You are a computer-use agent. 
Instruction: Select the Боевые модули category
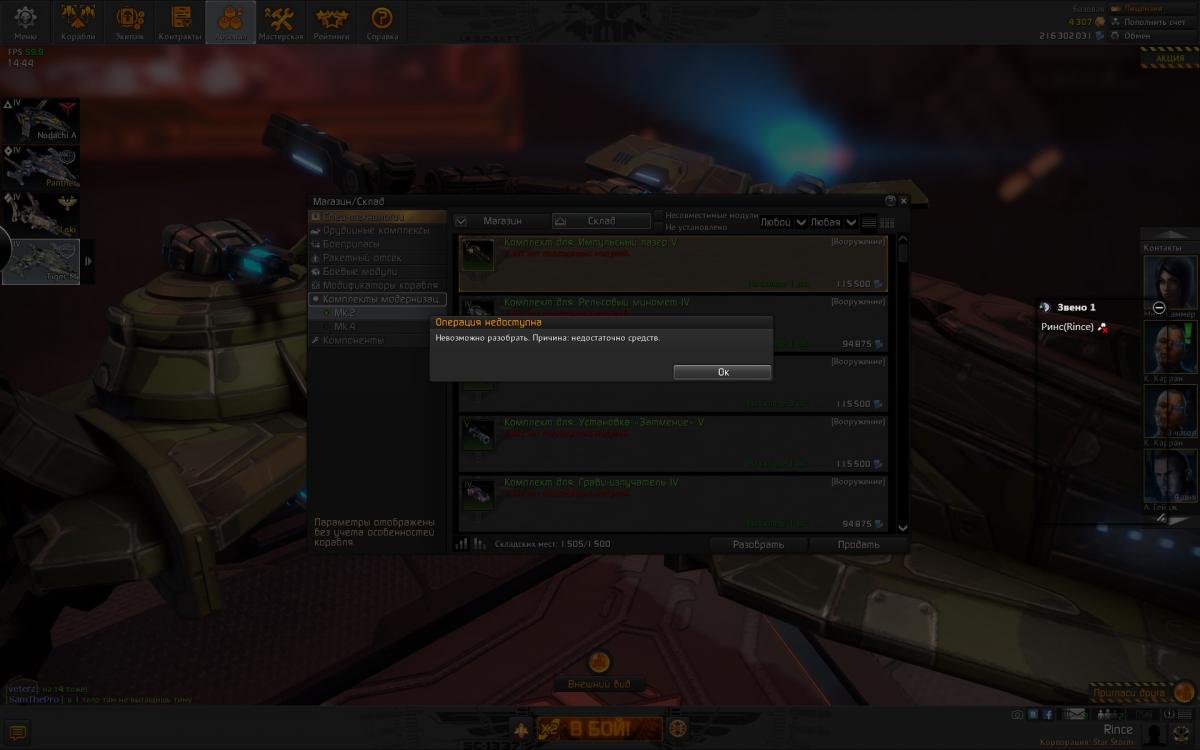pyautogui.click(x=359, y=271)
